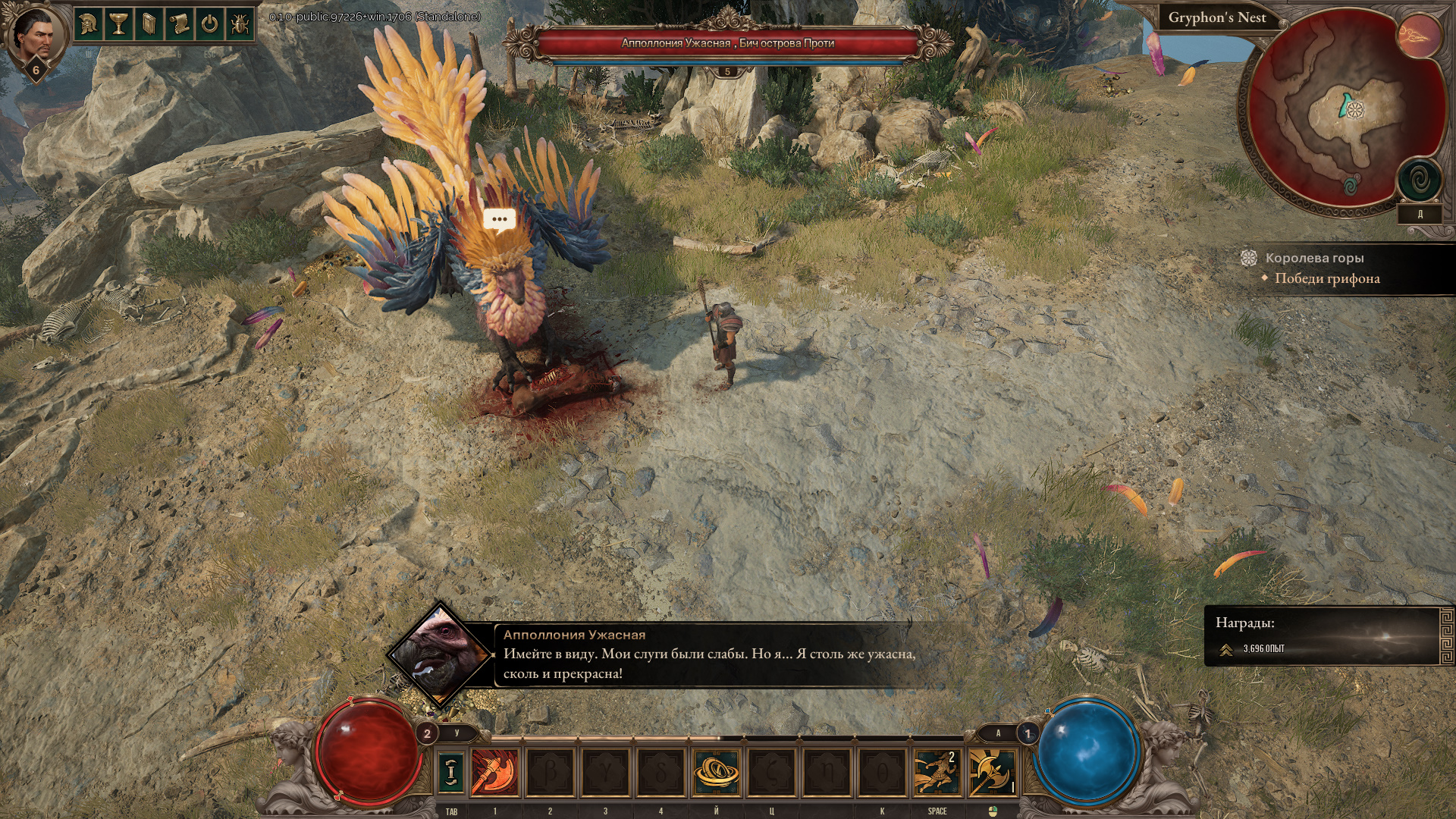Swap weapon set with arrows icon
Viewport: 1456px width, 819px height.
(451, 771)
